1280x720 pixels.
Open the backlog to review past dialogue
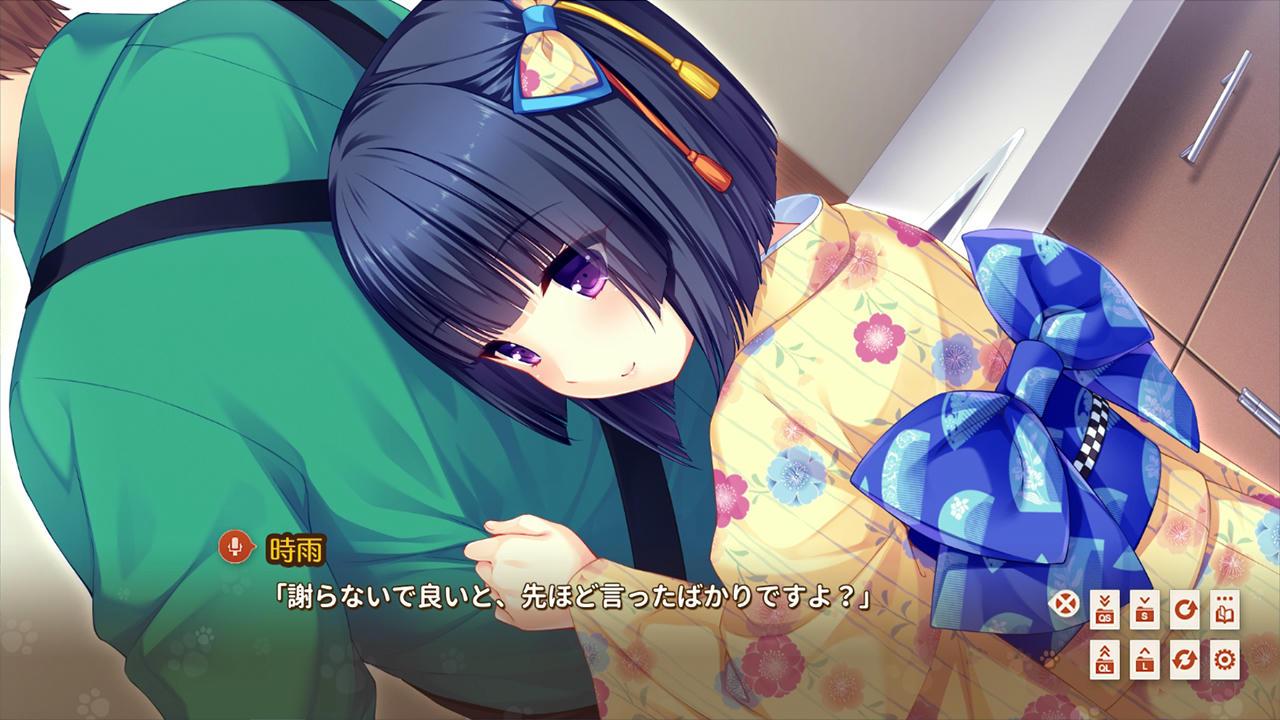click(x=1223, y=610)
